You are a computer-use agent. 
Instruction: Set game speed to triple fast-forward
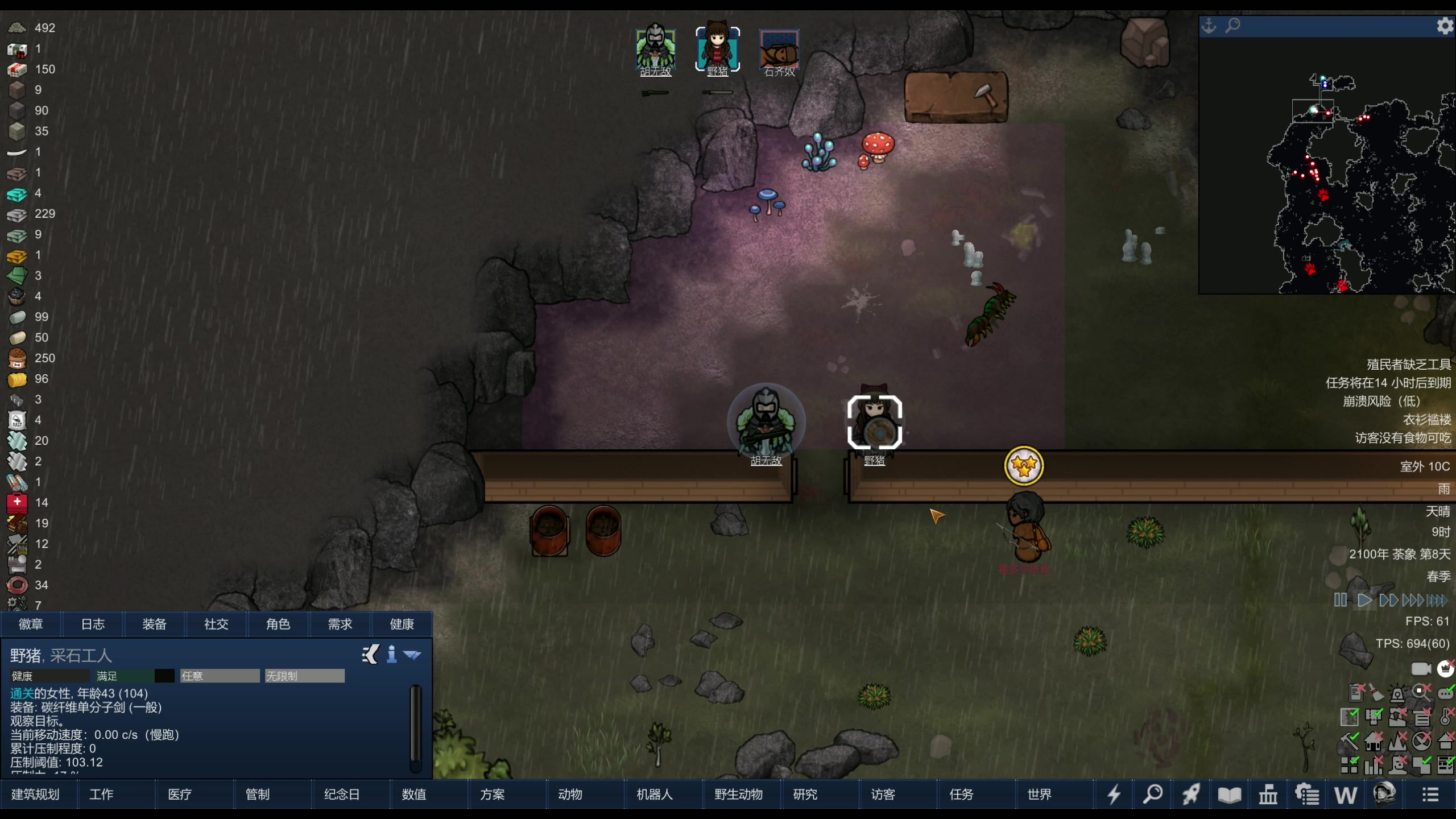pos(1413,600)
